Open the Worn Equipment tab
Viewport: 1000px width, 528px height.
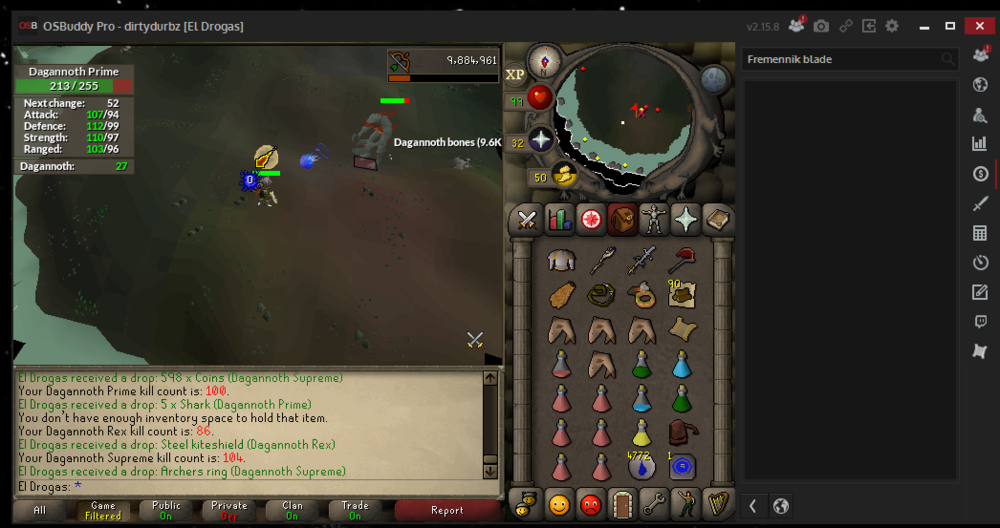point(654,219)
